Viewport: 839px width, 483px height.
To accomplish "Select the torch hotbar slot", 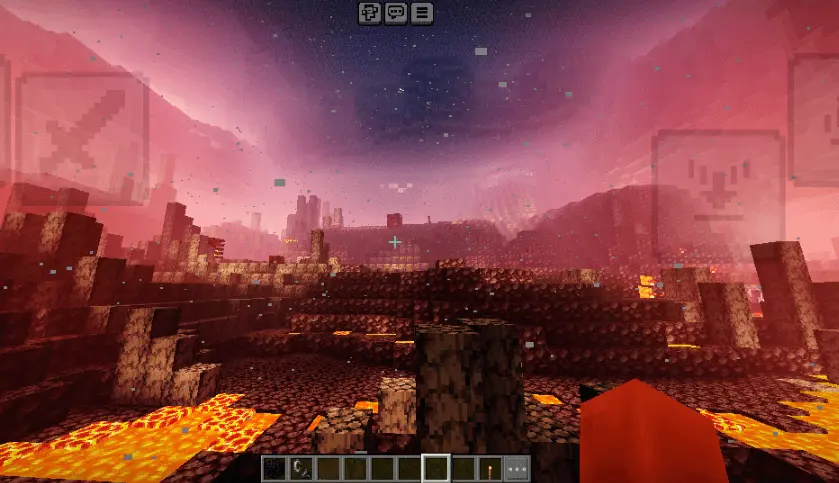I will (x=490, y=468).
